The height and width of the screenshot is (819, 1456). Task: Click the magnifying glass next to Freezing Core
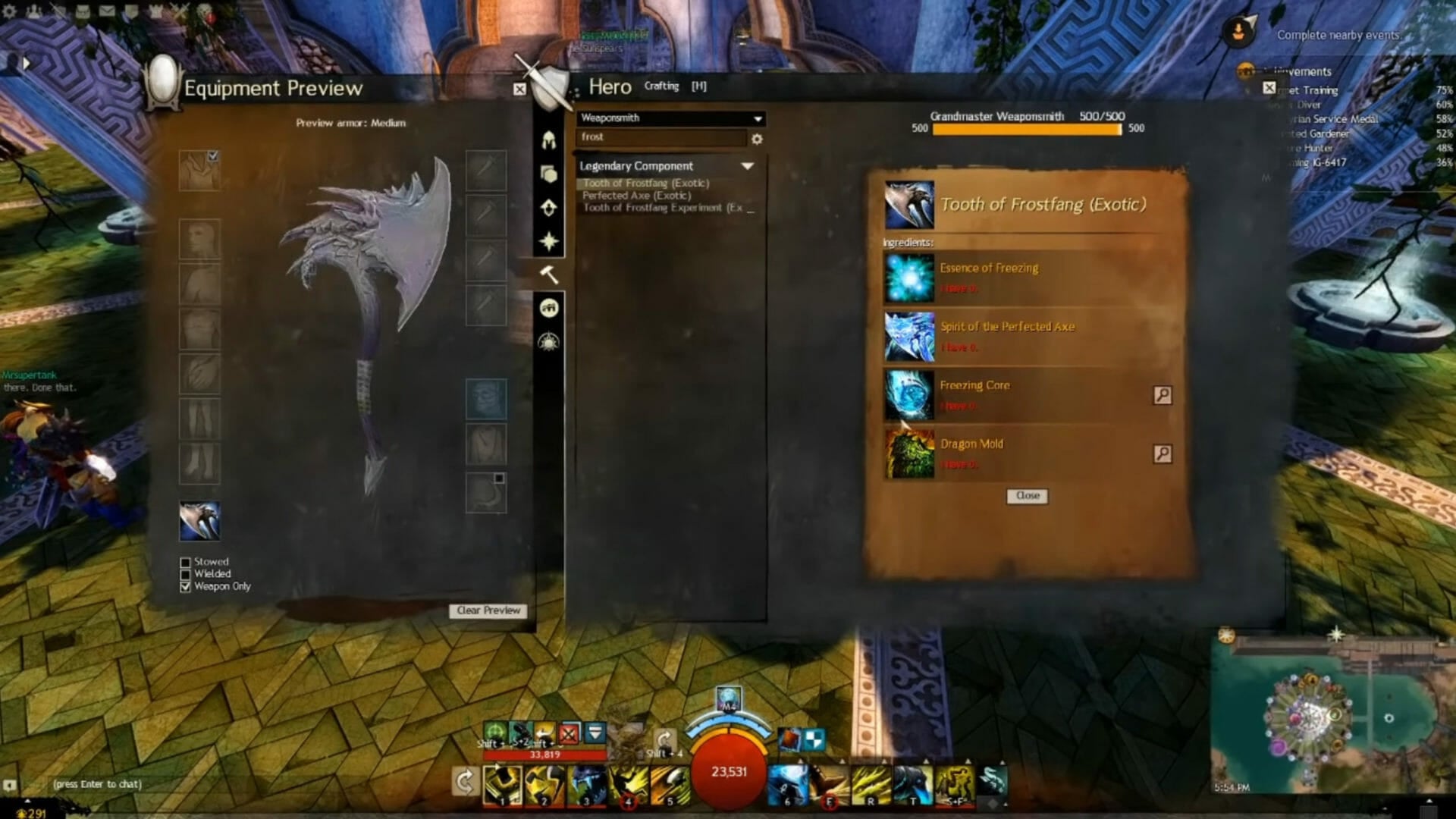[1163, 396]
